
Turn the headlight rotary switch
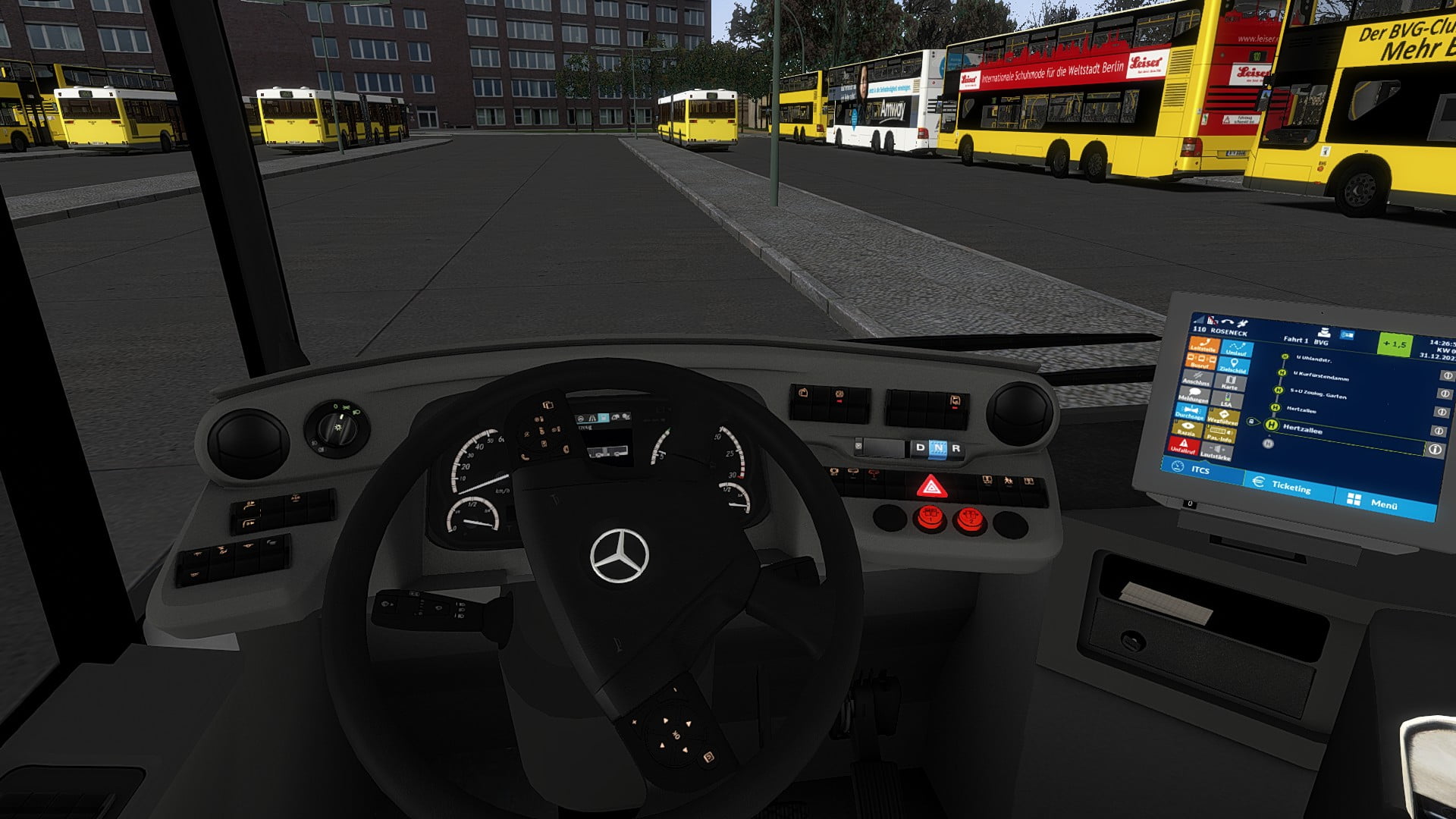click(x=337, y=428)
